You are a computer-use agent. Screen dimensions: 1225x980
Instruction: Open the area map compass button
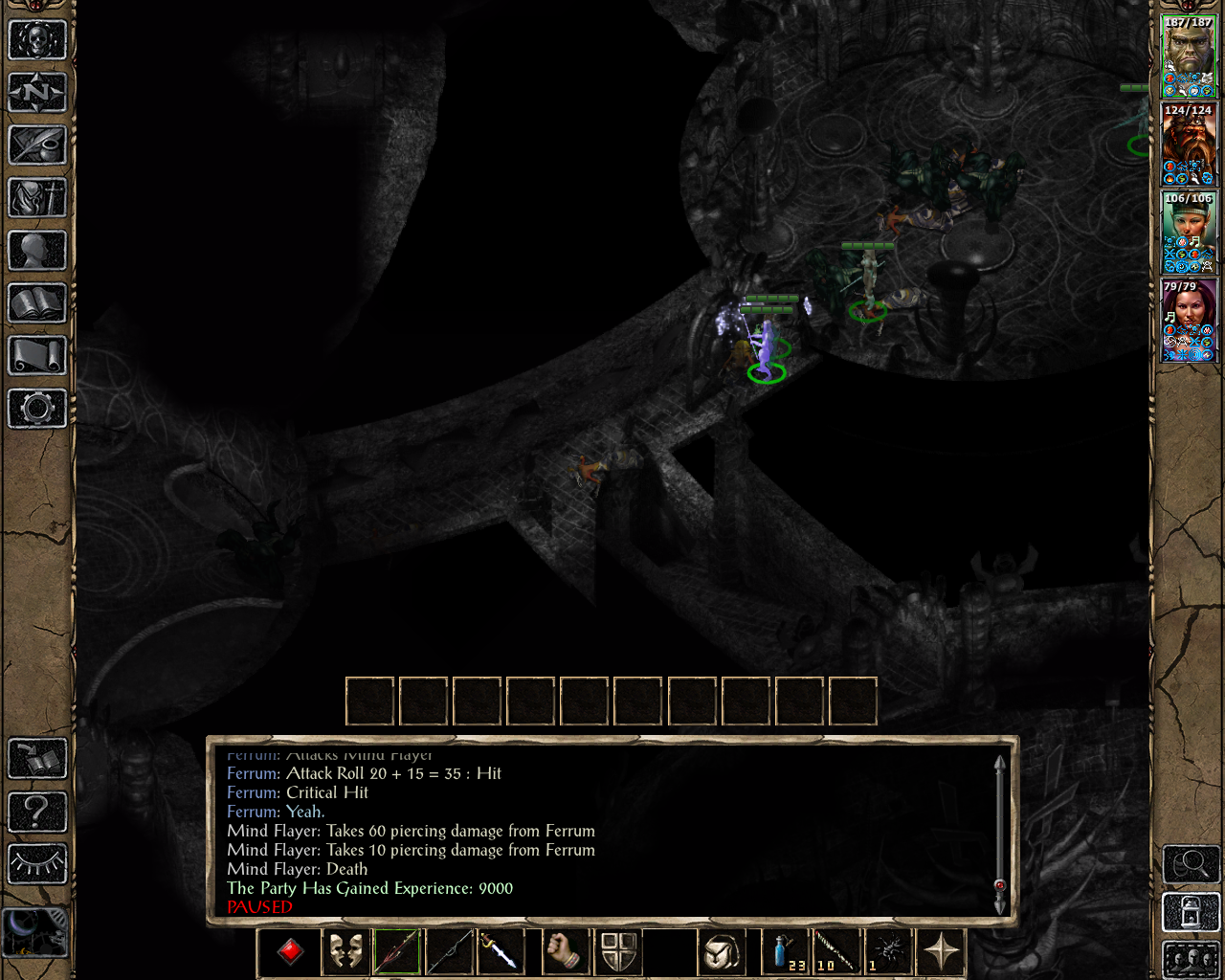(x=37, y=93)
